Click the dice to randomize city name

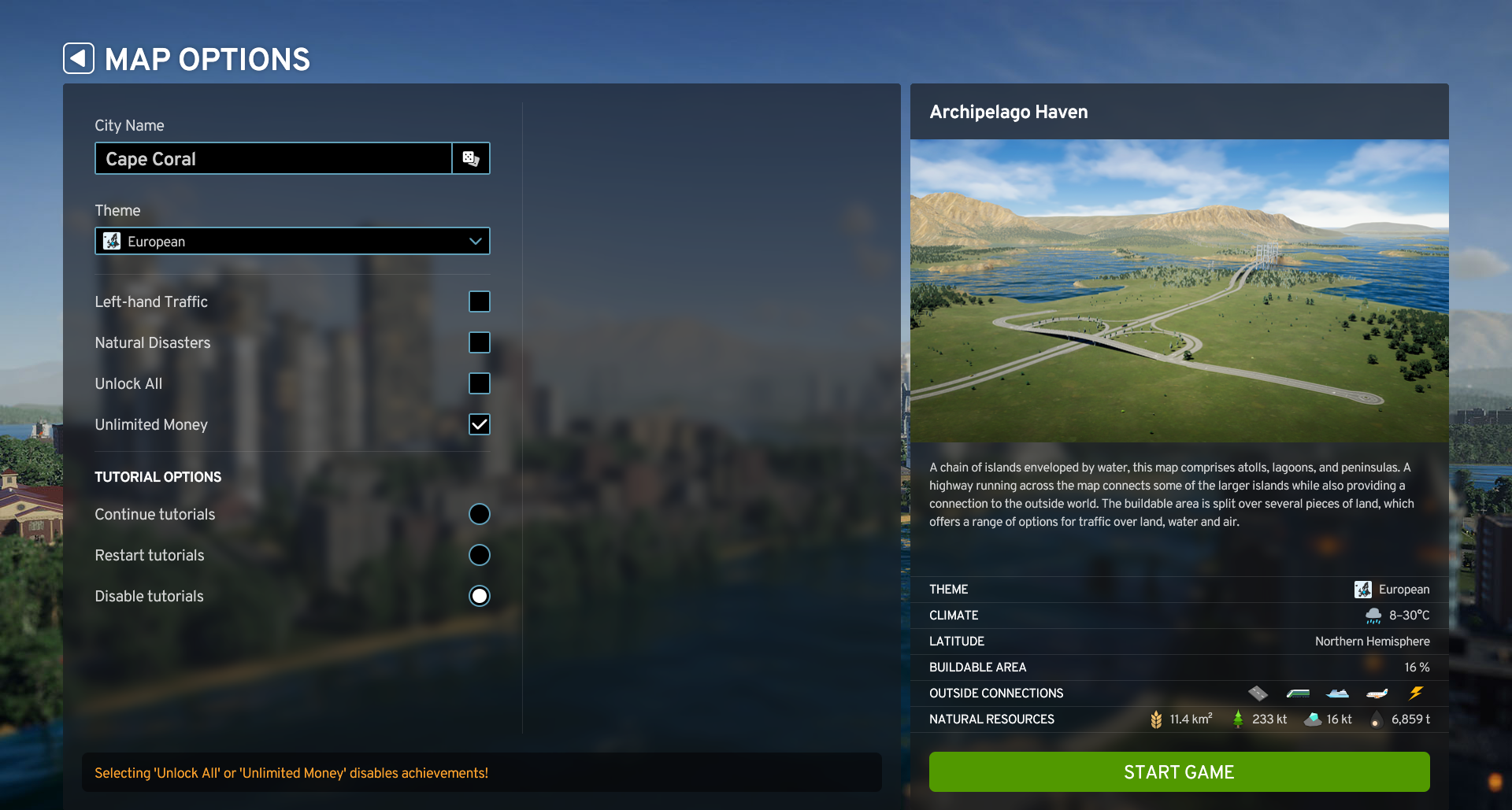(x=471, y=158)
